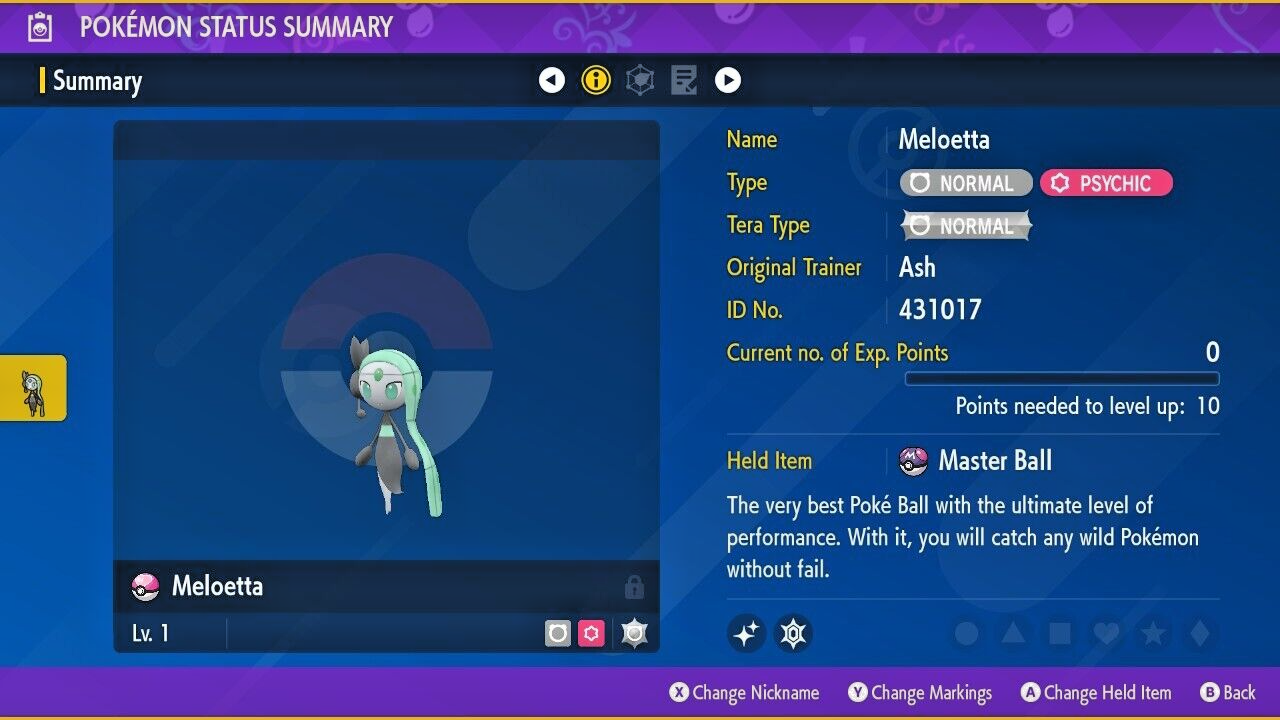Select Meloetta in the party sidebar
Viewport: 1280px width, 720px height.
click(33, 388)
